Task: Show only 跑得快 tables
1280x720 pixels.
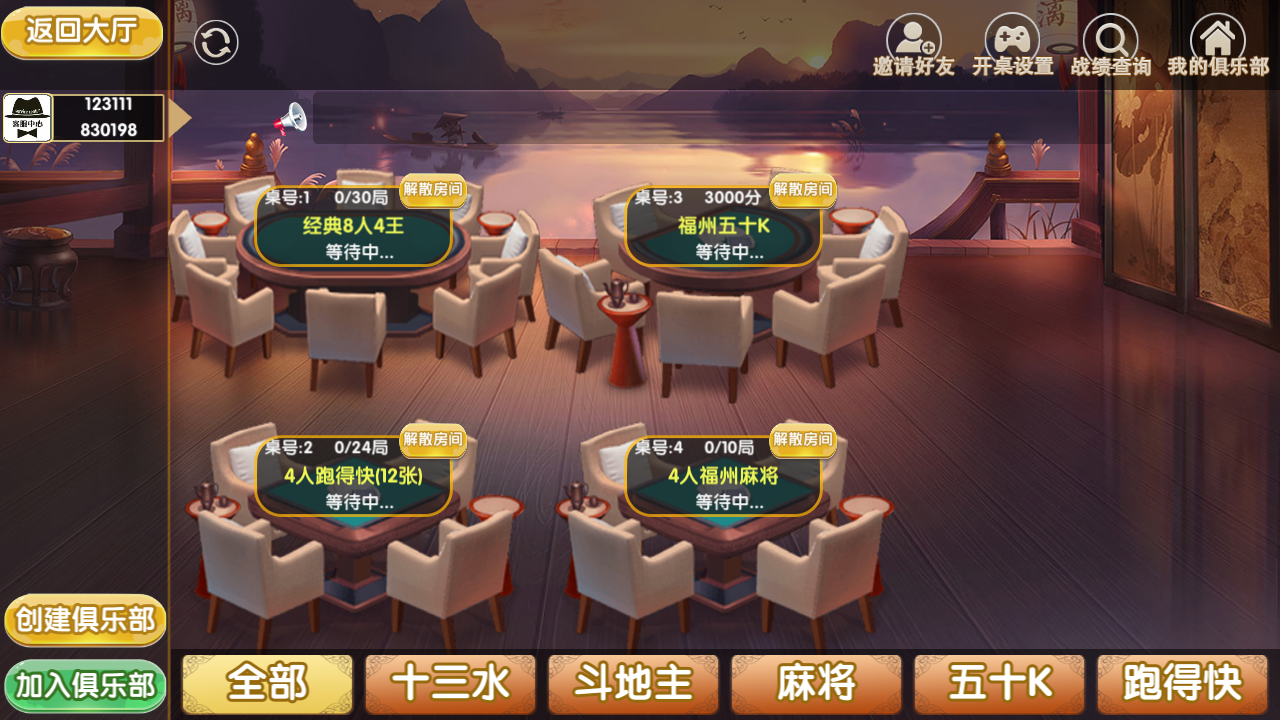Action: coord(1182,684)
